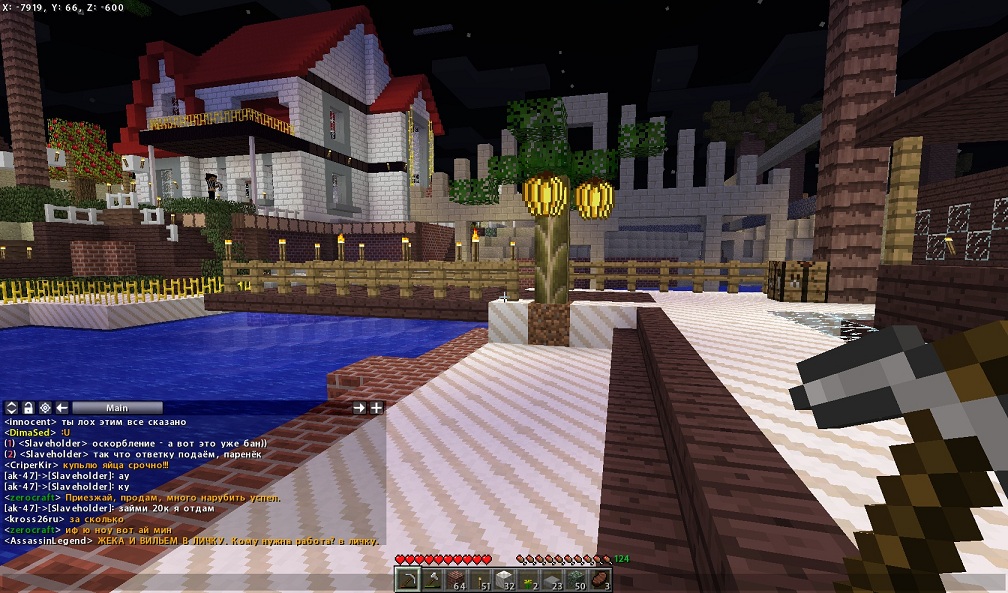Click AssassinLegend's name in chat
Screen dimensions: 1008x593
click(48, 541)
